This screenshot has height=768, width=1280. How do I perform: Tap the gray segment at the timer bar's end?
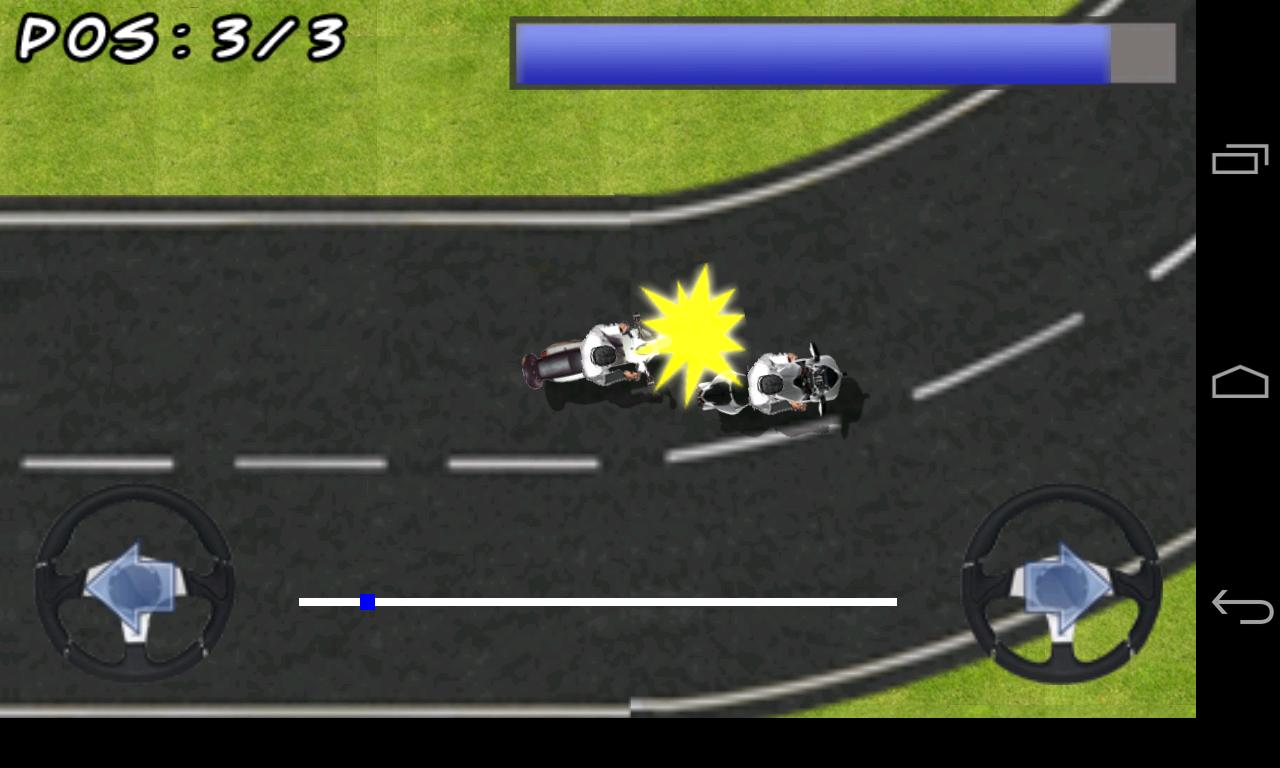point(1140,52)
